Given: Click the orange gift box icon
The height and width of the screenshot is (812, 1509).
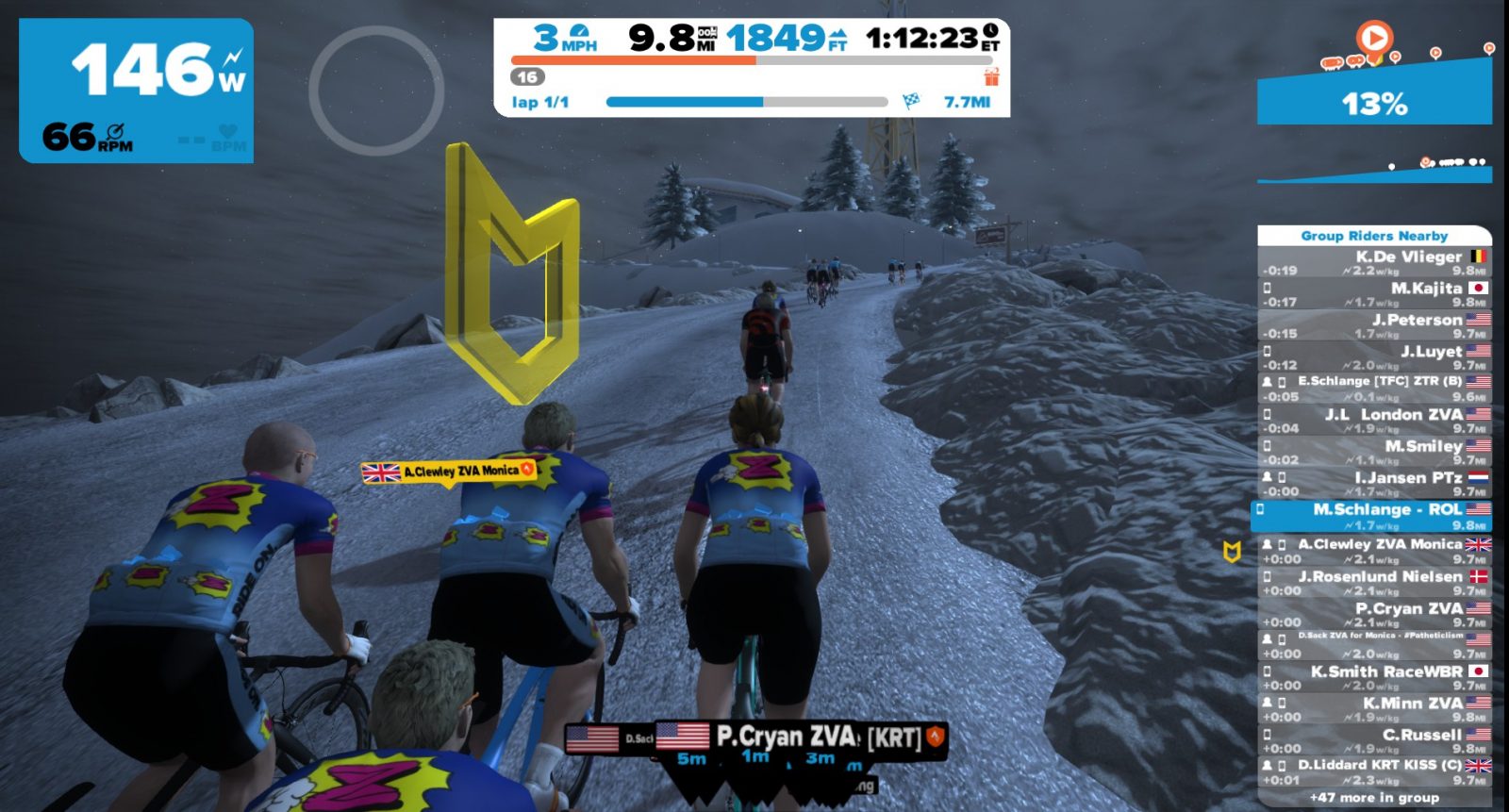Looking at the screenshot, I should tap(991, 76).
